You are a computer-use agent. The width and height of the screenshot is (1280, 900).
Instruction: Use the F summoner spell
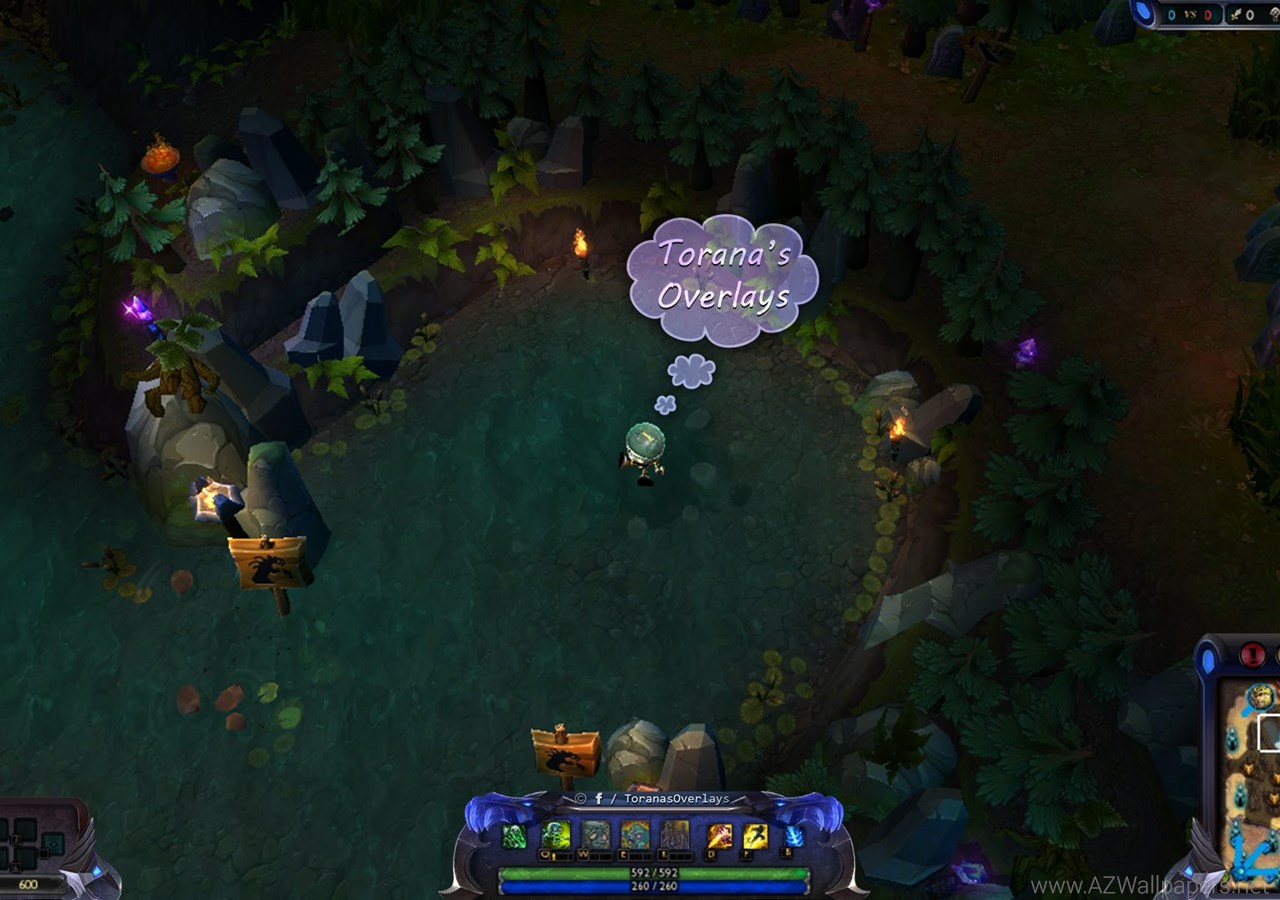pos(755,836)
